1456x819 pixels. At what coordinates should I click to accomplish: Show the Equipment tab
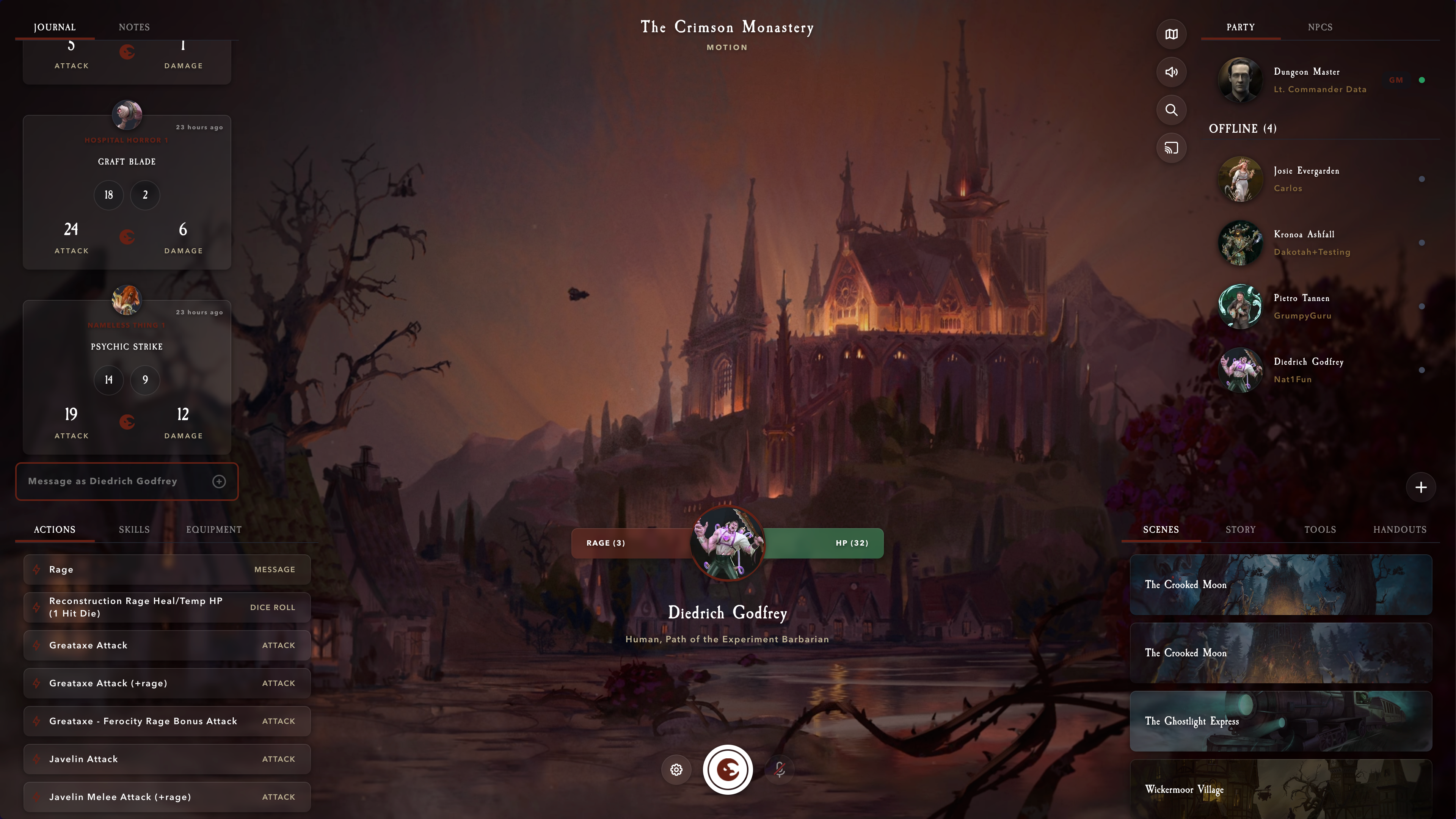tap(213, 530)
